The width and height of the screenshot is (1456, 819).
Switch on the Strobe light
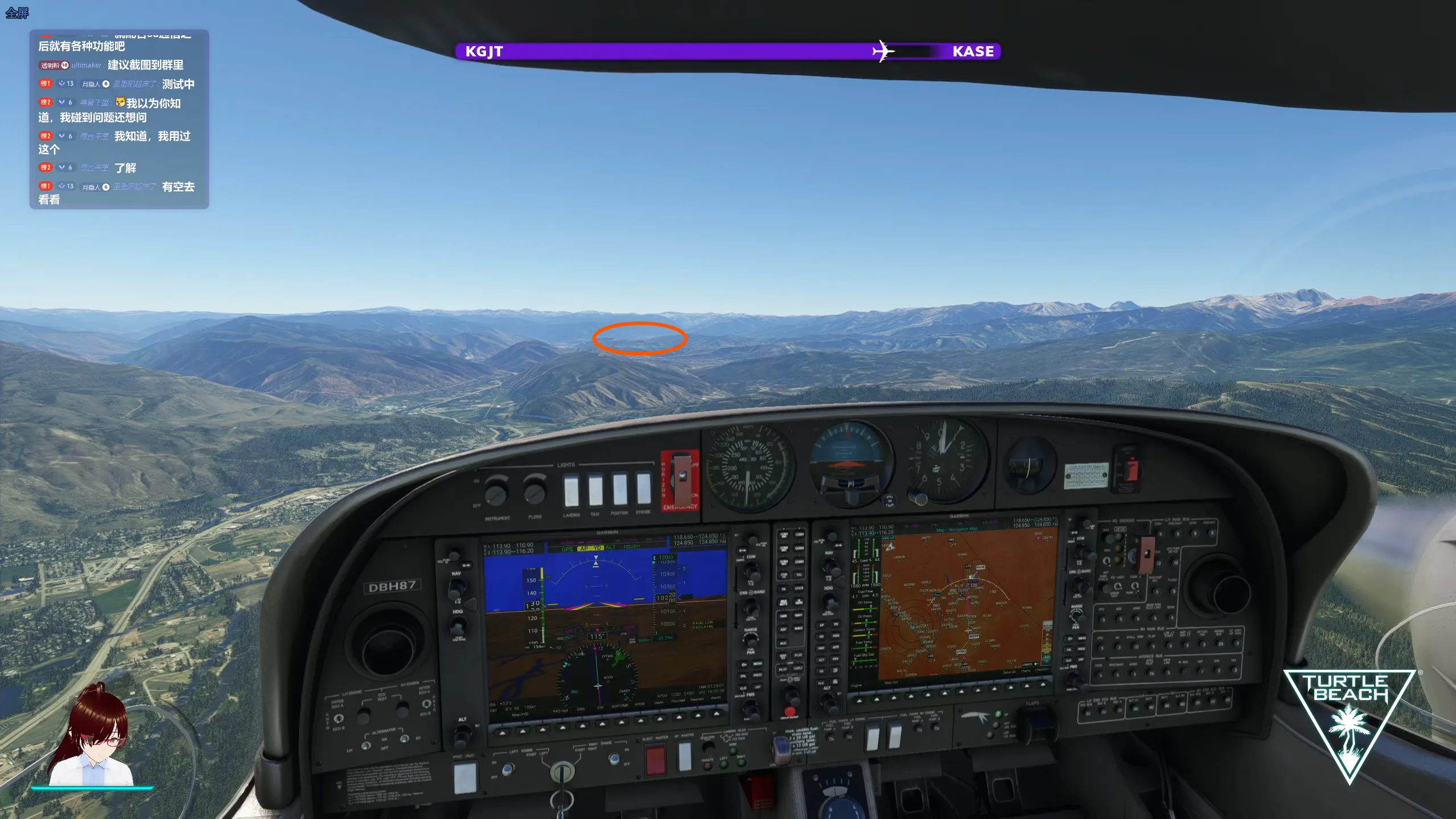coord(643,488)
